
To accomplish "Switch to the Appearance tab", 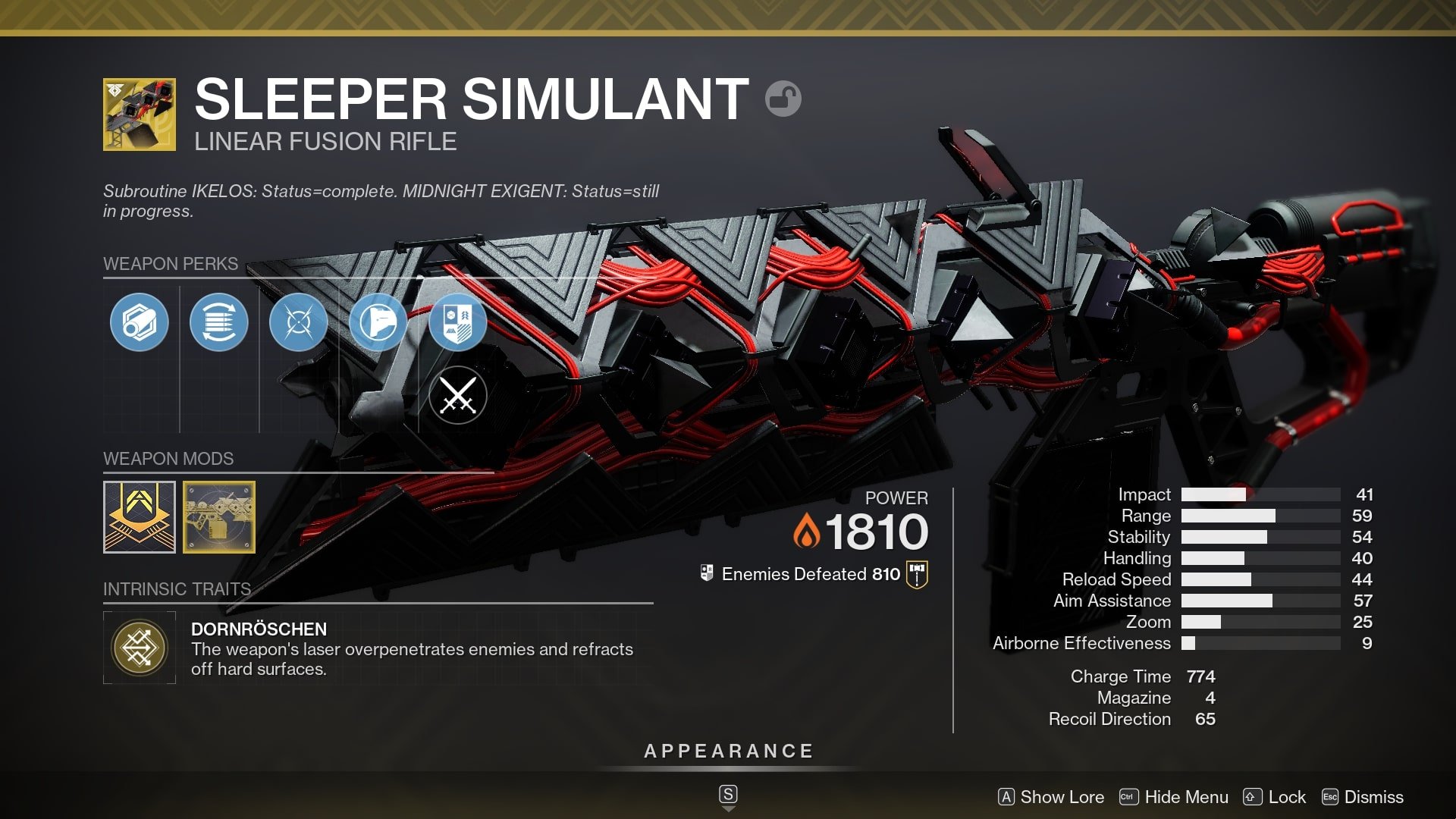I will point(727,751).
